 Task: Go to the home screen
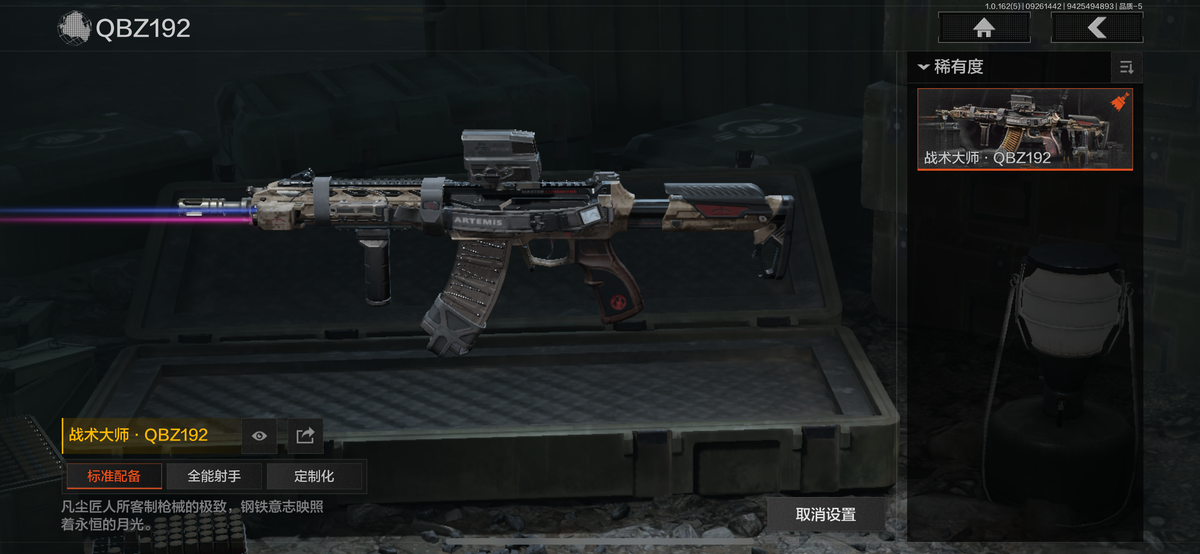coord(984,28)
